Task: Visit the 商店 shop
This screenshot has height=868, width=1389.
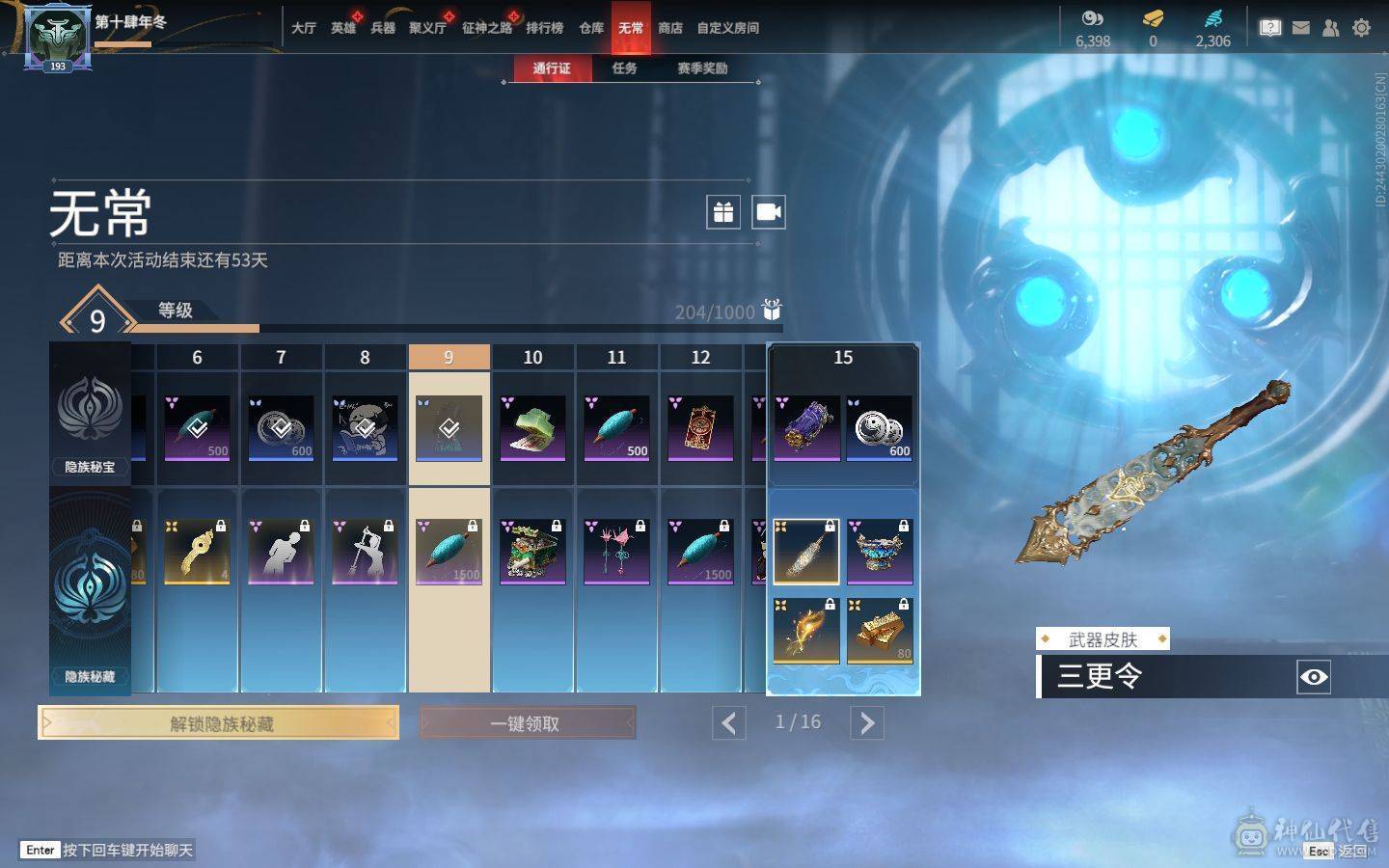Action: 670,28
